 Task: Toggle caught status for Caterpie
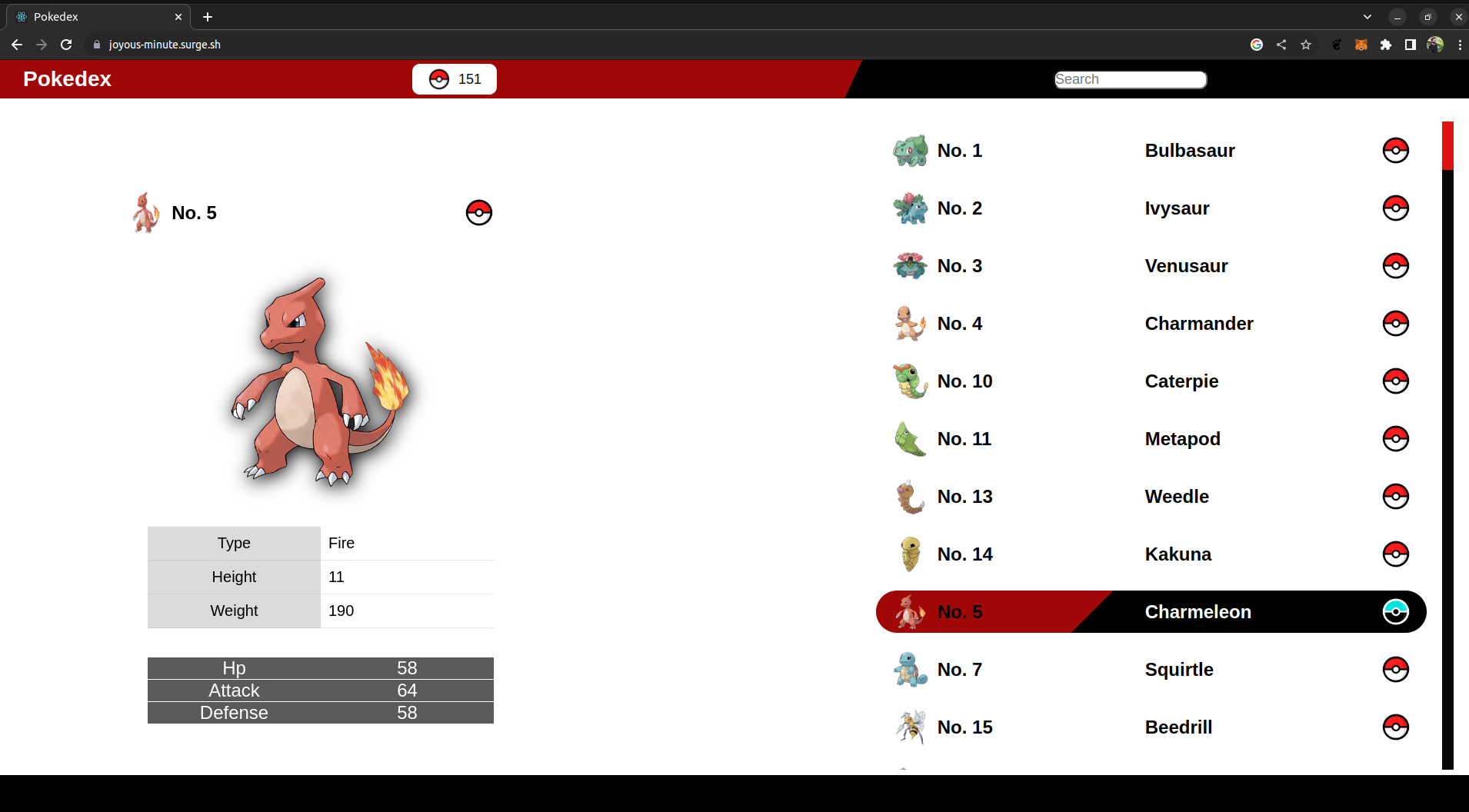point(1395,381)
